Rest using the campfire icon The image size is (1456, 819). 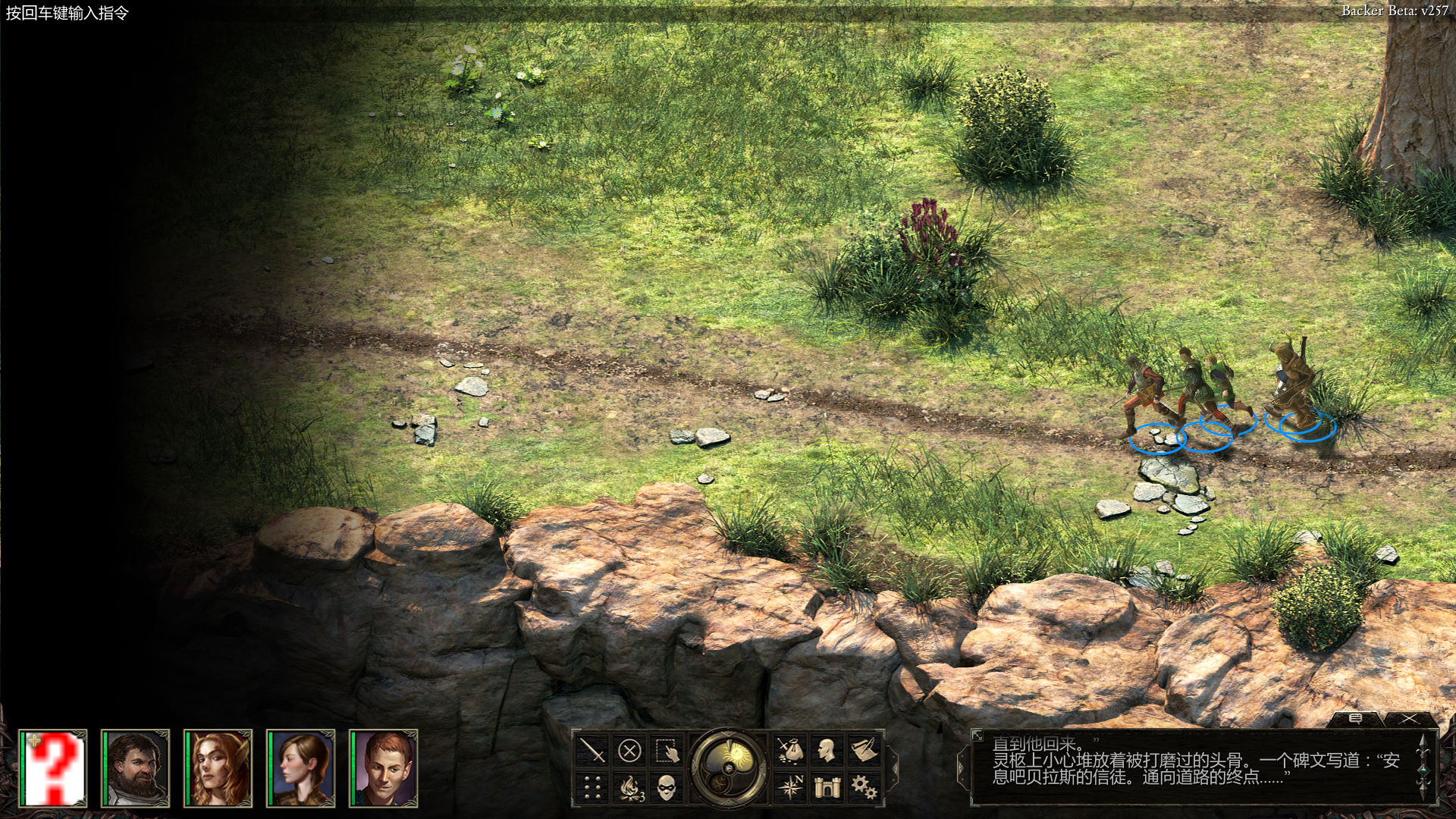(629, 788)
